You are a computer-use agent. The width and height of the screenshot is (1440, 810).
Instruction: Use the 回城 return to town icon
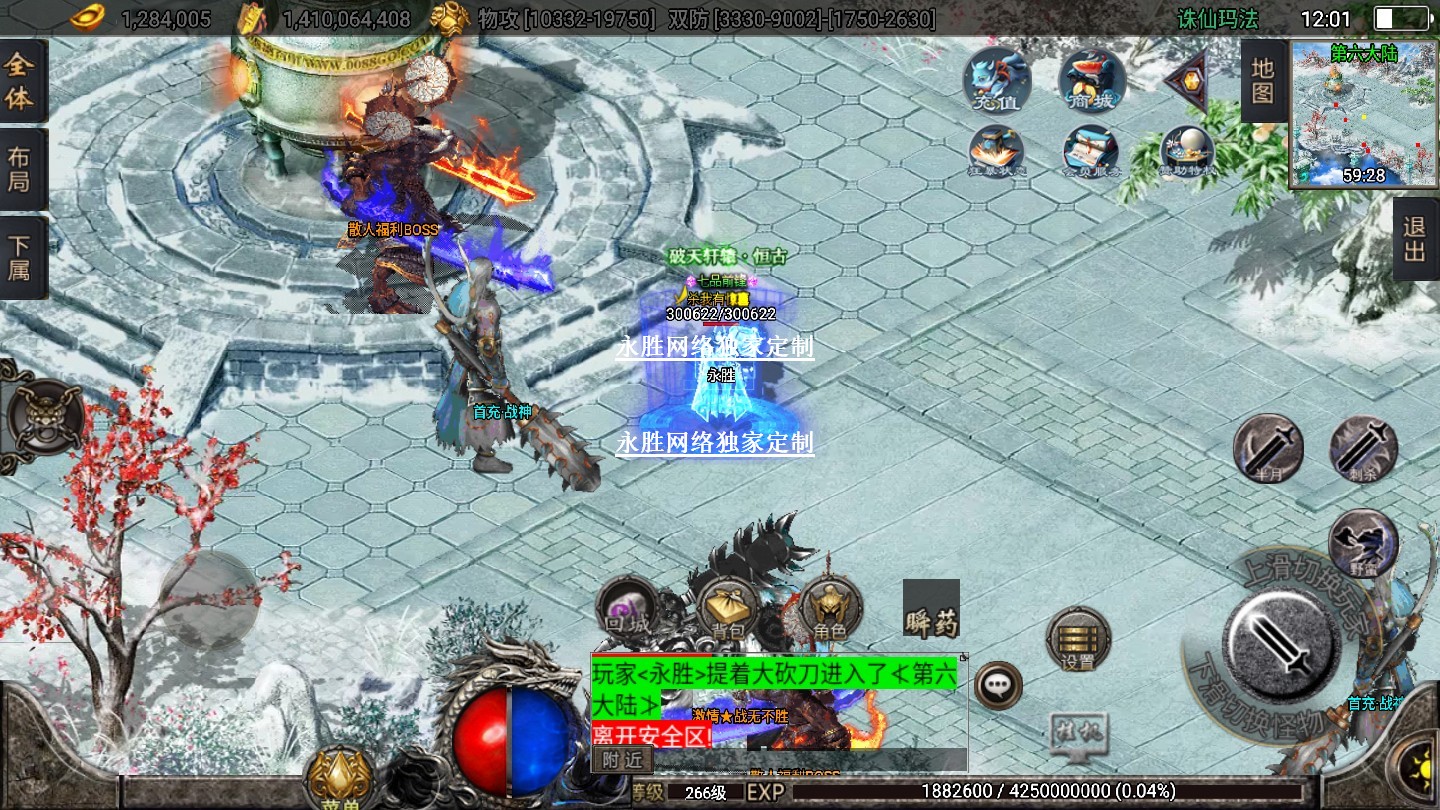coord(627,609)
